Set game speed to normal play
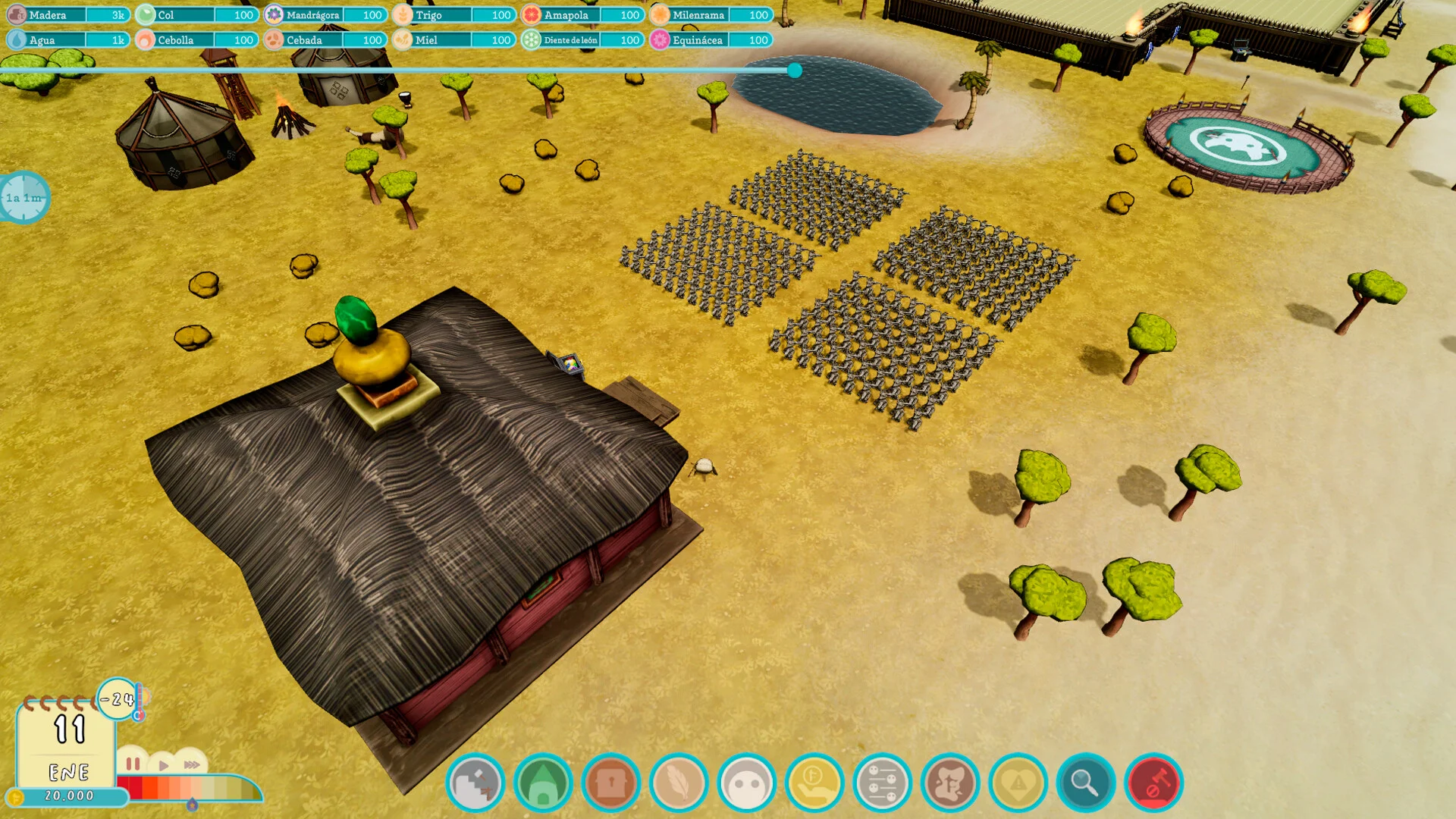Viewport: 1456px width, 819px height. (x=163, y=765)
